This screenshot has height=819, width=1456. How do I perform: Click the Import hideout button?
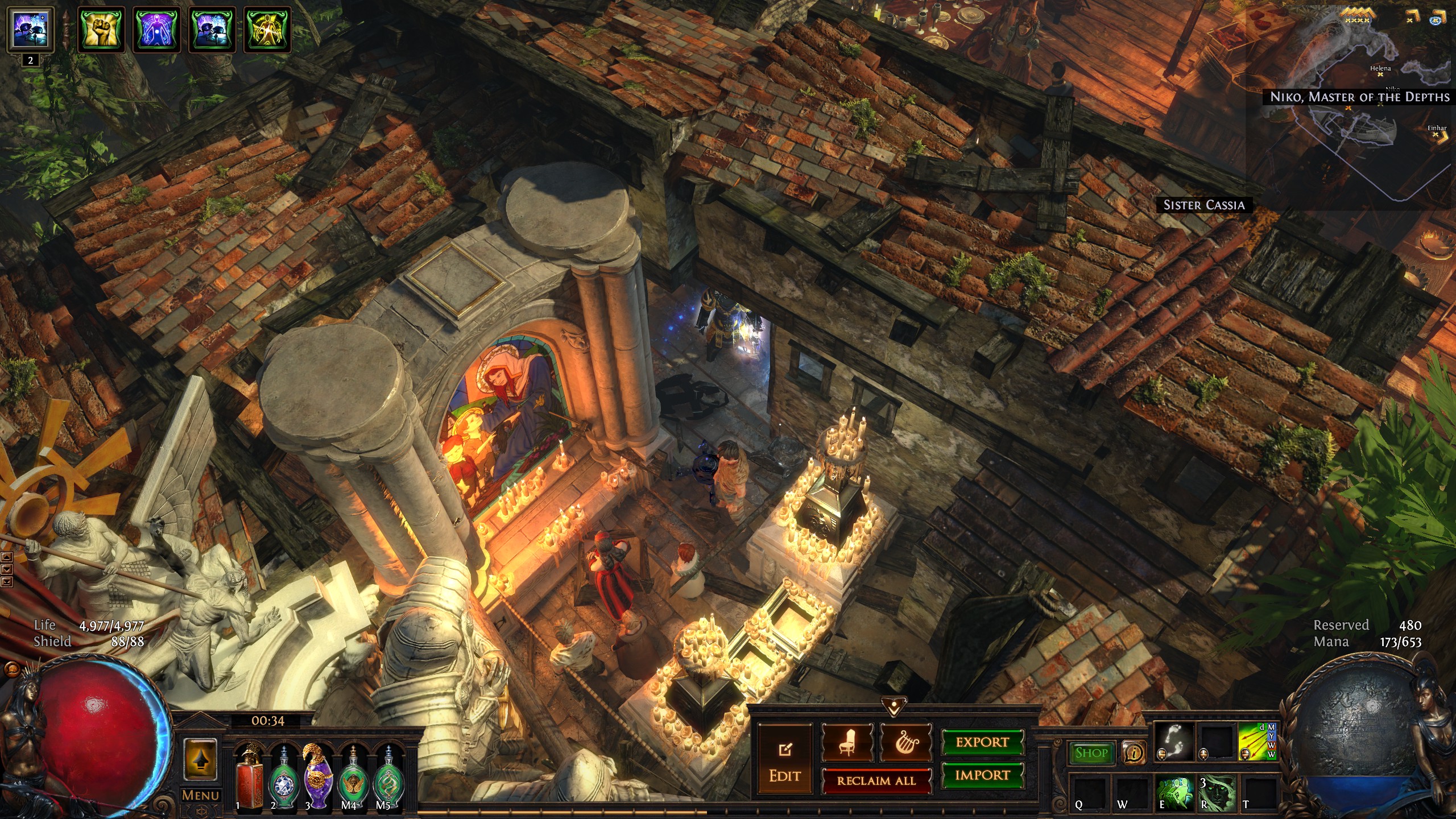coord(982,775)
